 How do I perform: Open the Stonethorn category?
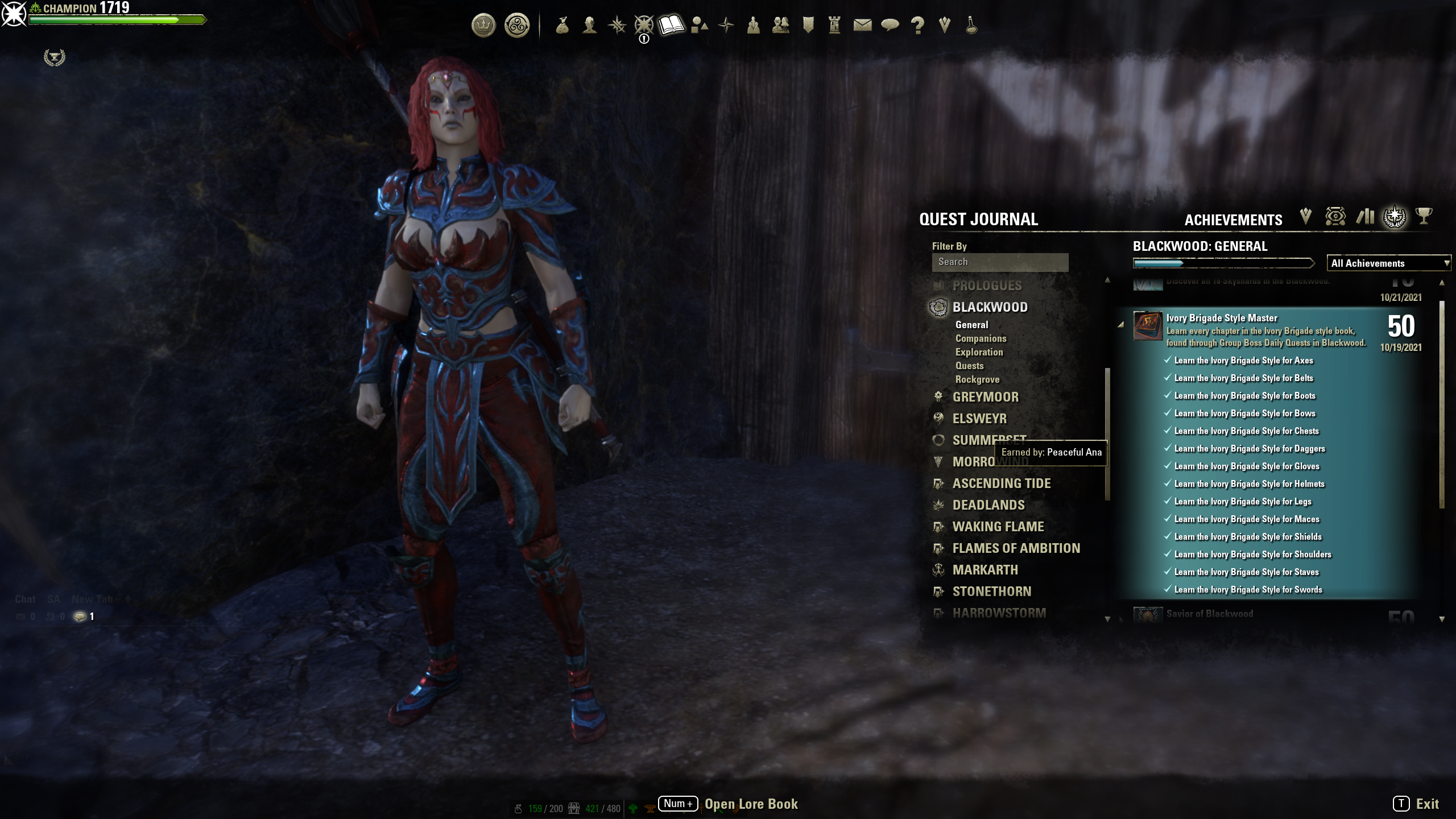tap(991, 591)
